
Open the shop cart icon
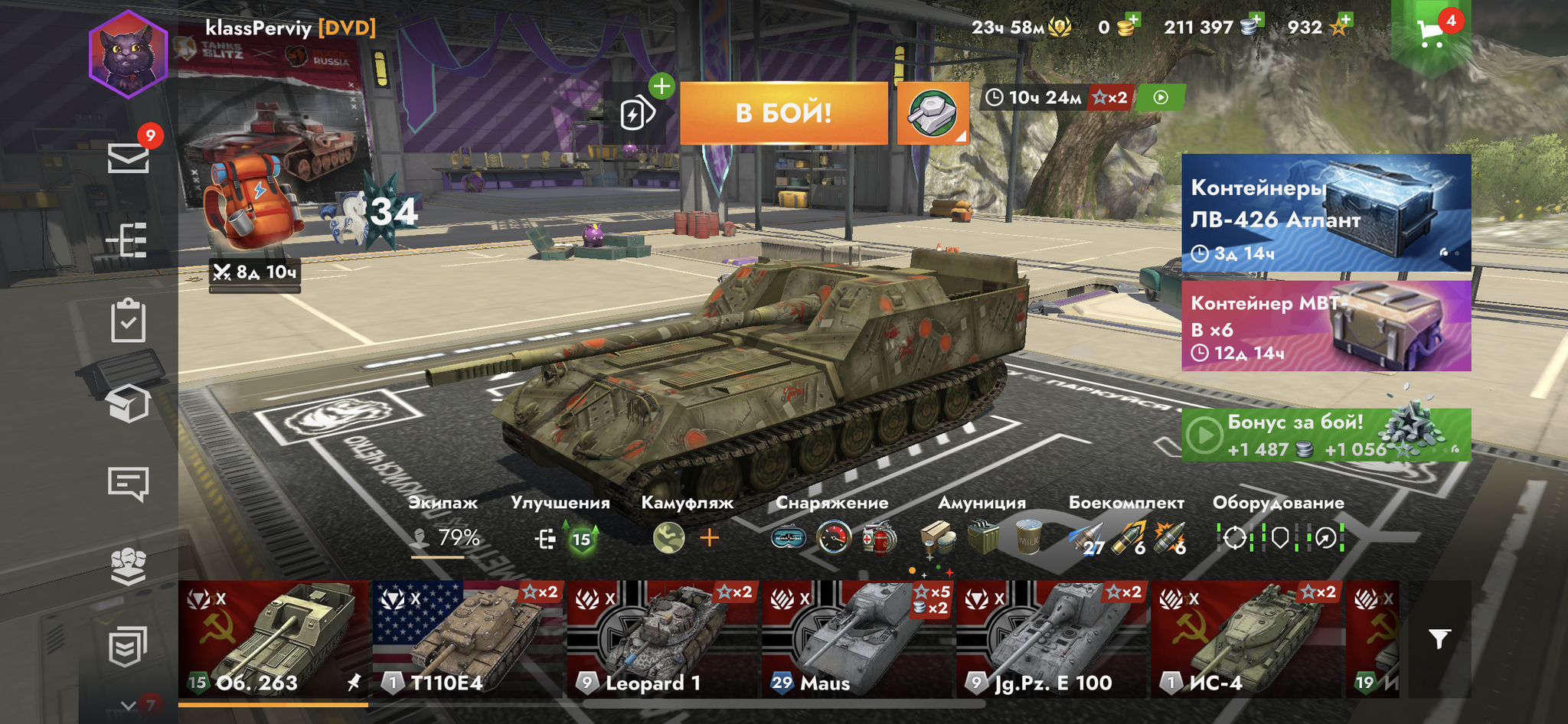pyautogui.click(x=1430, y=32)
